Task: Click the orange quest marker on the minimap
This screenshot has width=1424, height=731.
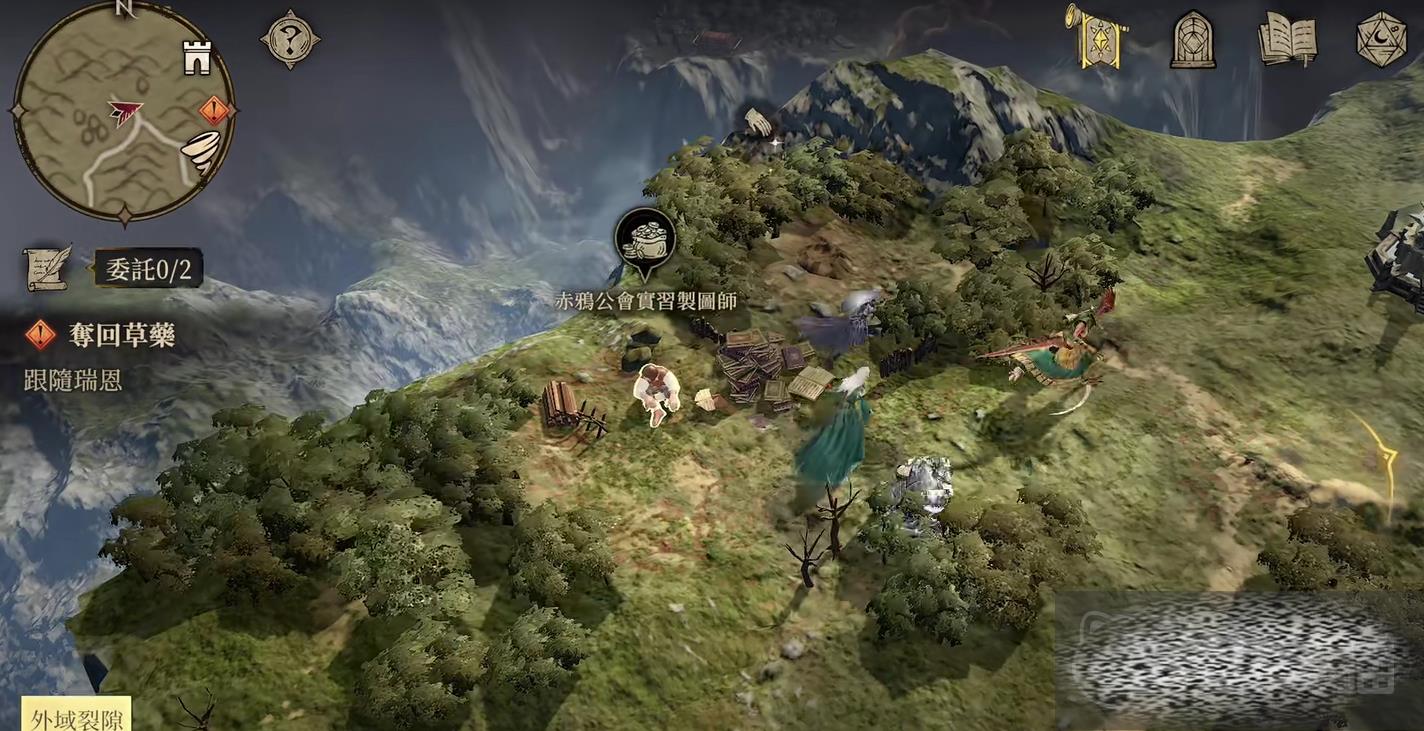Action: click(x=214, y=110)
